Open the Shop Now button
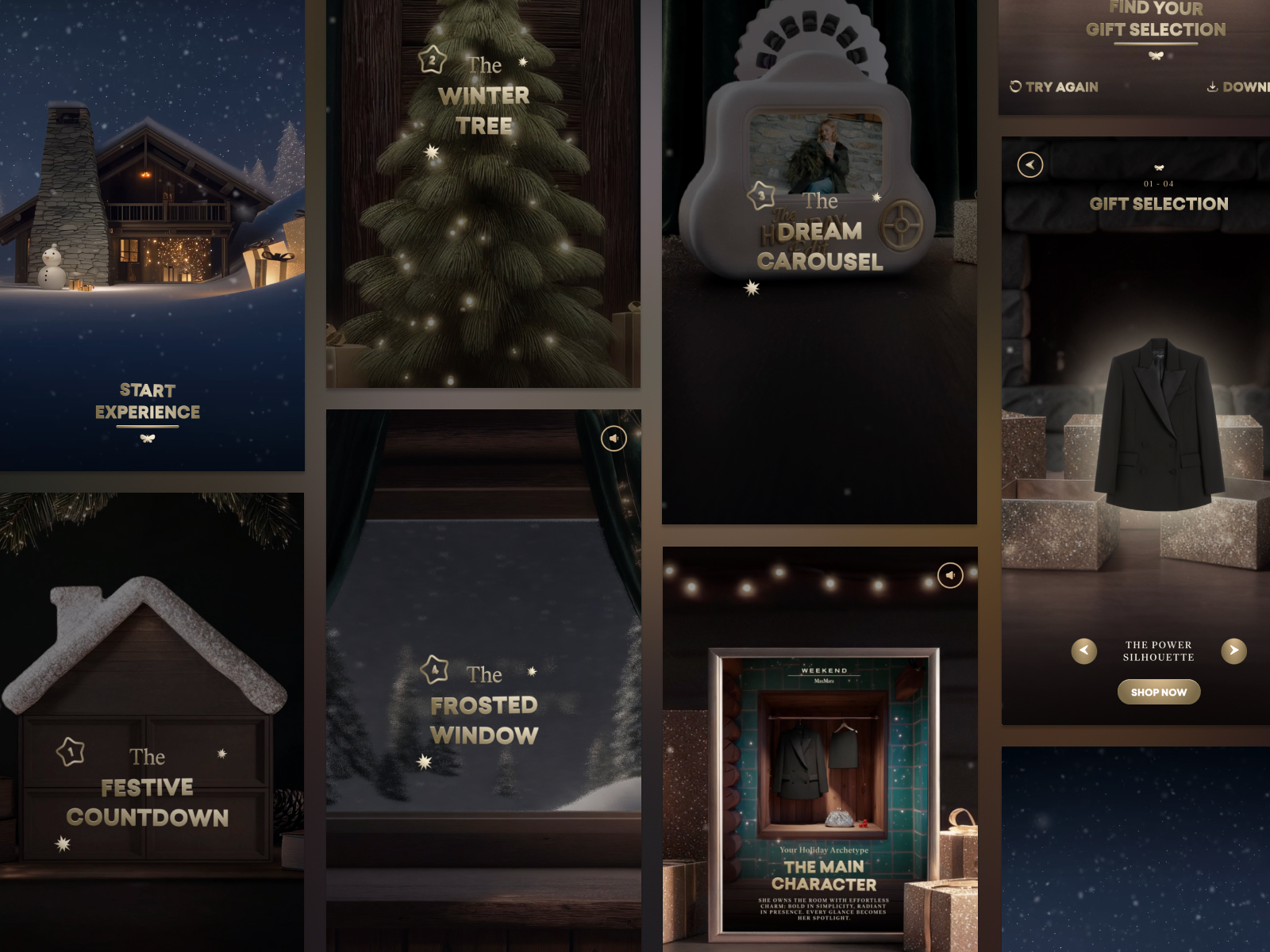This screenshot has height=952, width=1270. 1159,692
